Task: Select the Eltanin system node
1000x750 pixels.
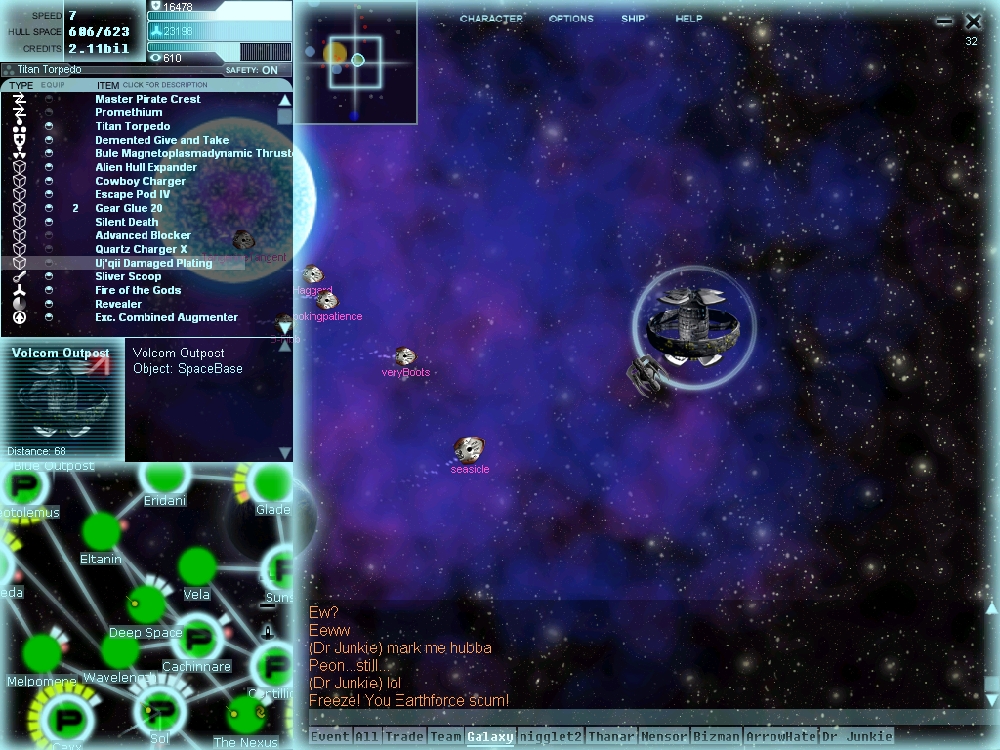Action: 100,531
